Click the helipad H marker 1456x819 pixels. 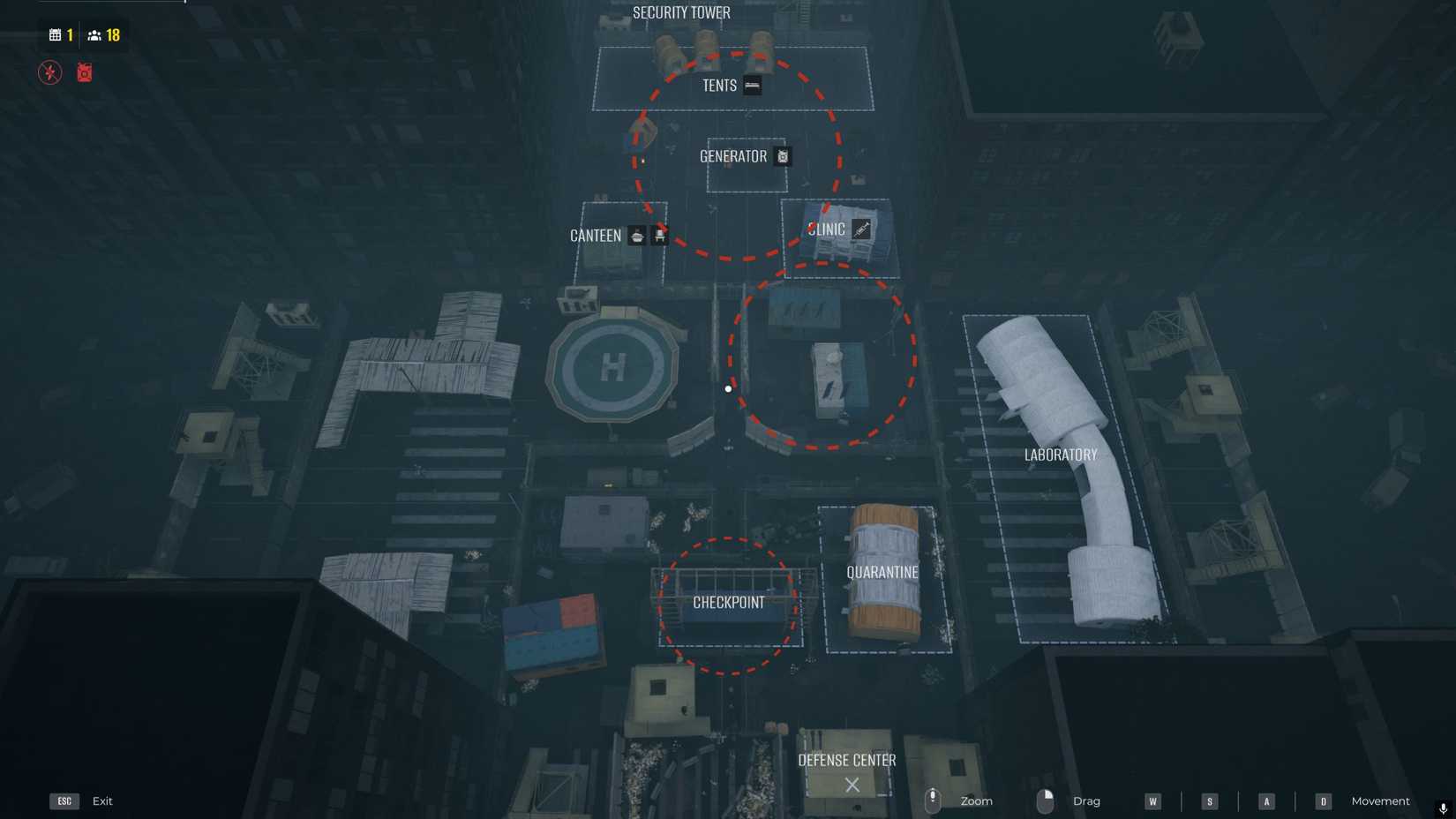(x=615, y=368)
